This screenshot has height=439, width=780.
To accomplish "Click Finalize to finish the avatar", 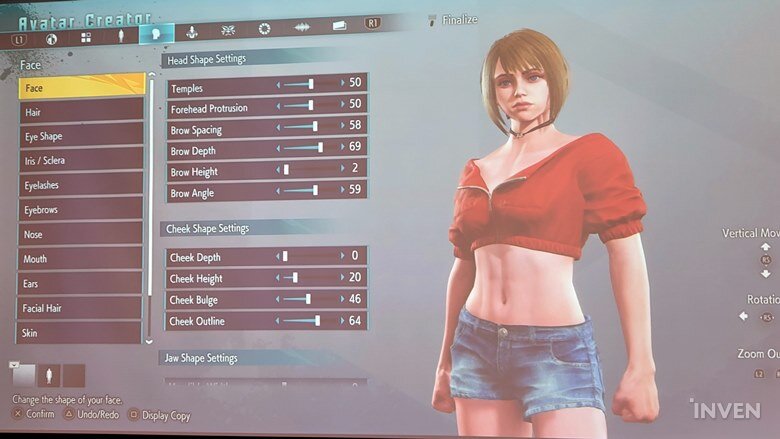I will click(459, 19).
